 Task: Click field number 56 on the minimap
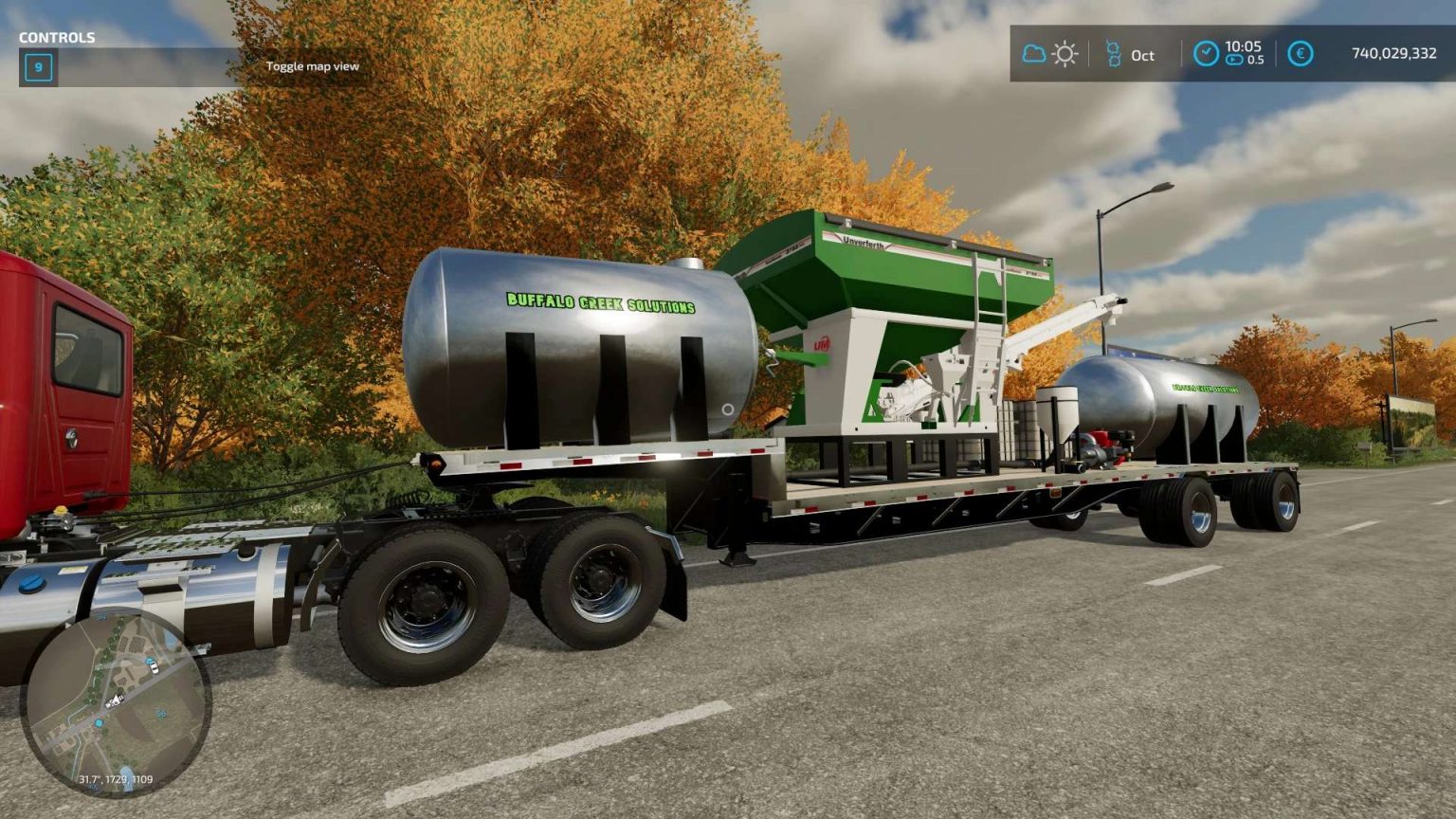[161, 714]
